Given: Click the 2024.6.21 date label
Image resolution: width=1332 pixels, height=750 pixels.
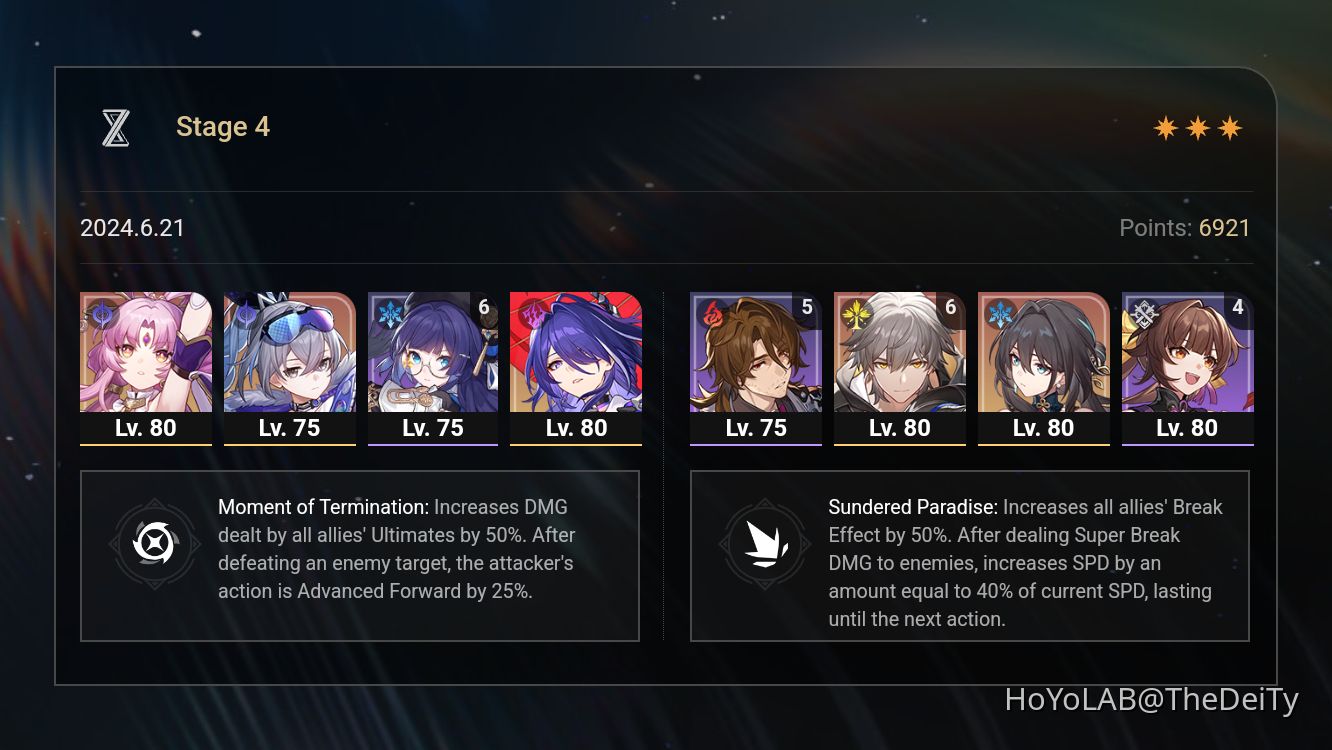Looking at the screenshot, I should pyautogui.click(x=132, y=228).
